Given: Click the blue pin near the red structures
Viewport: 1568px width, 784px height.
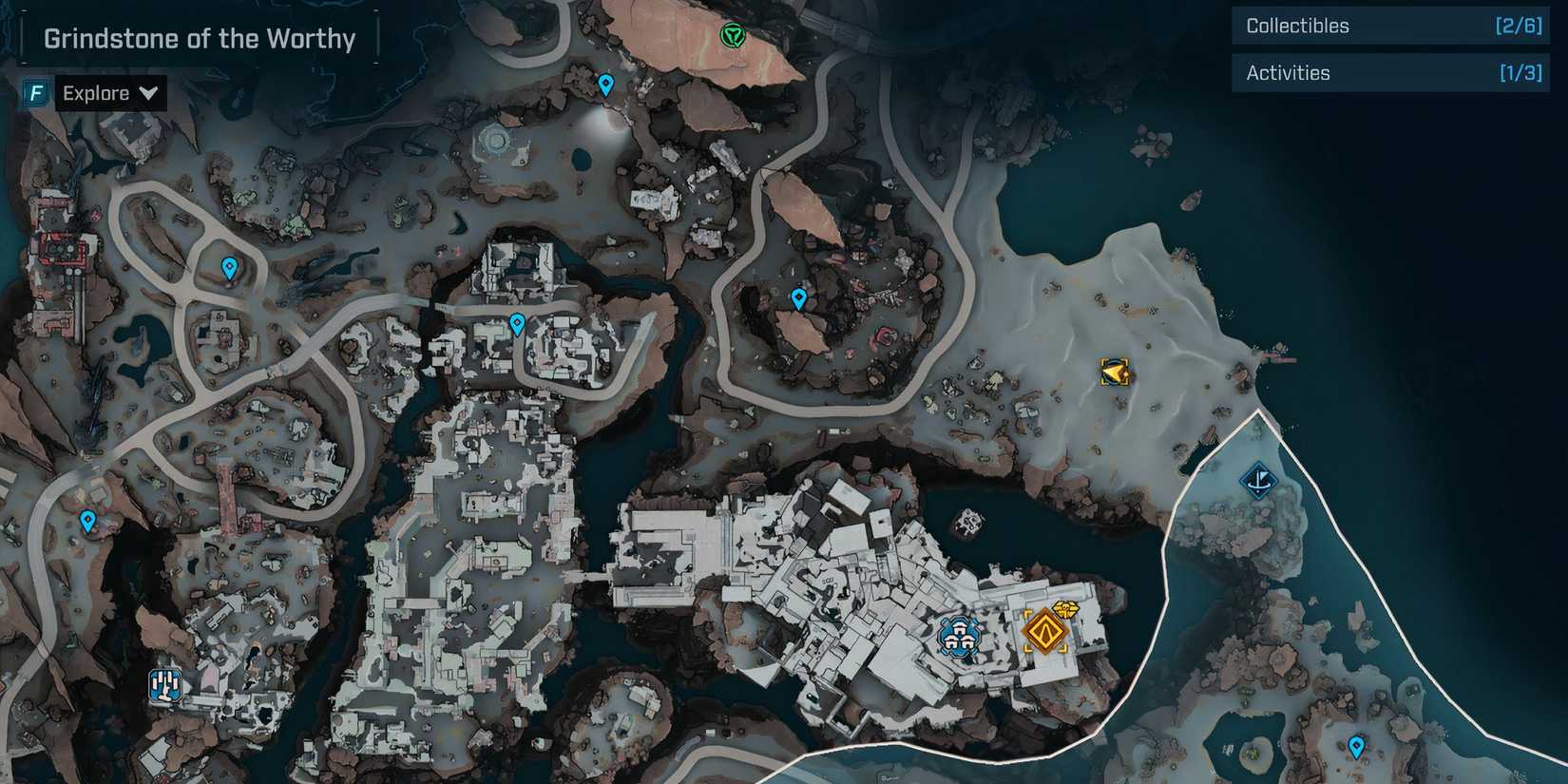Looking at the screenshot, I should click(798, 296).
